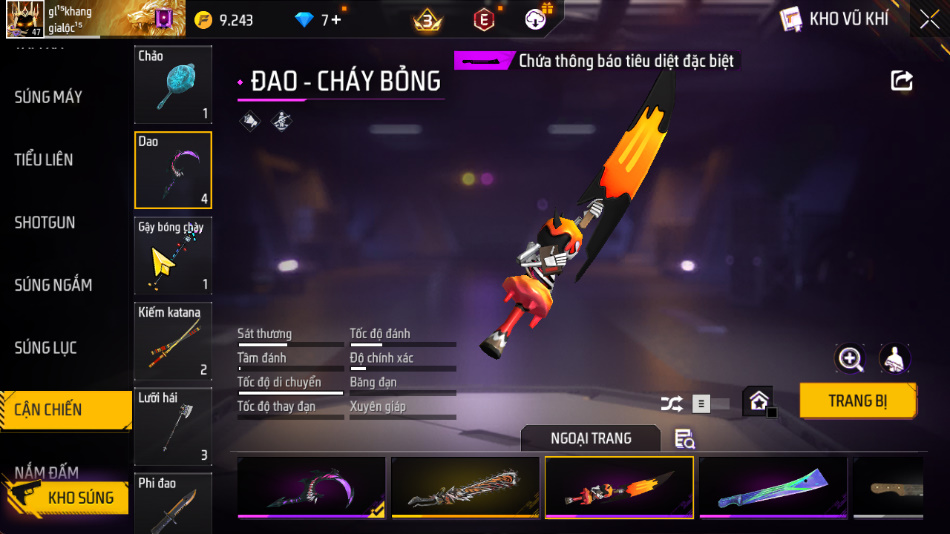The image size is (950, 534).
Task: Choose the SÚNG NGẮM category
Action: [53, 285]
